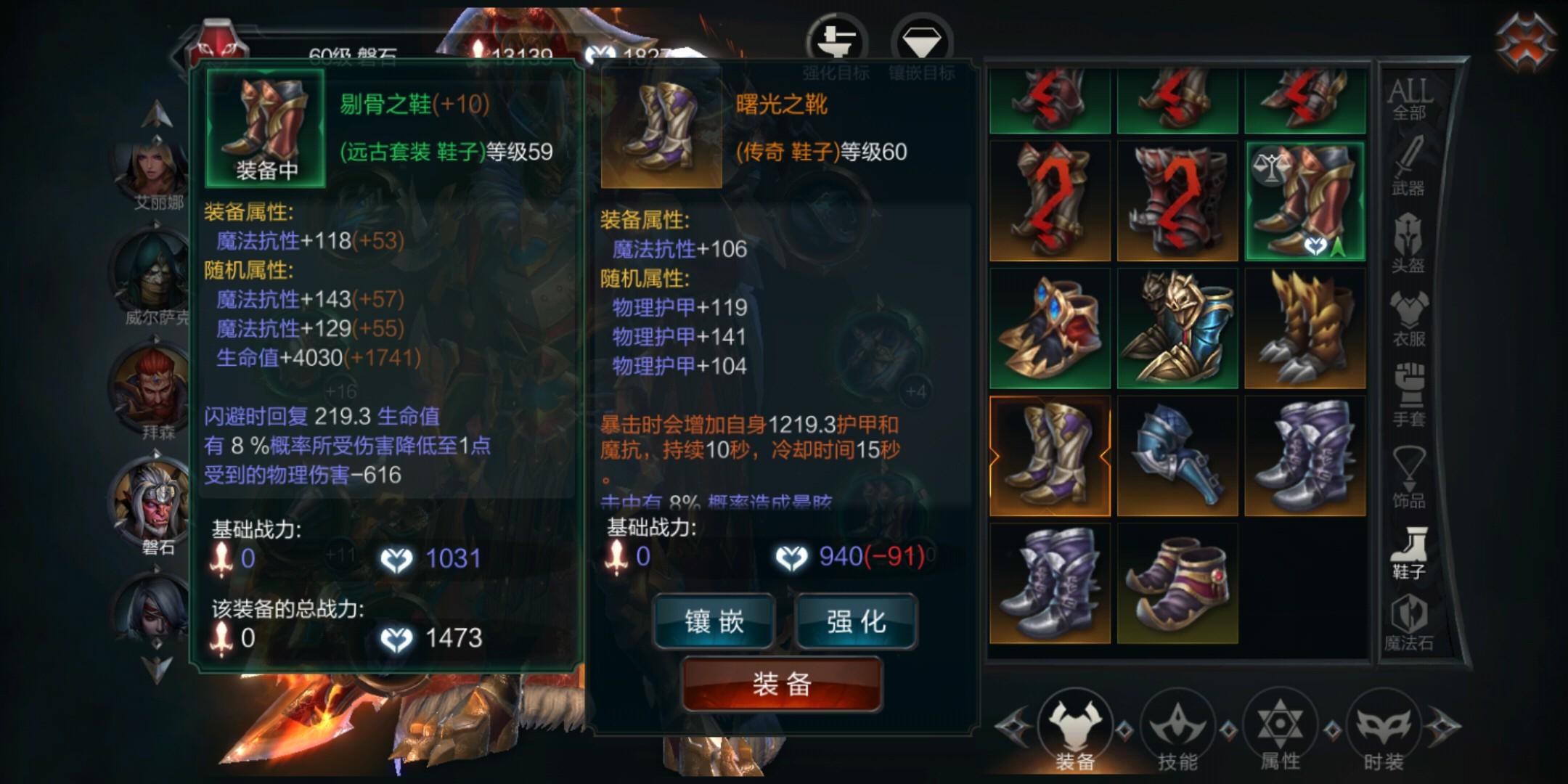1568x784 pixels.
Task: Select the equipped green-bordered boots in grid
Action: (x=1305, y=197)
